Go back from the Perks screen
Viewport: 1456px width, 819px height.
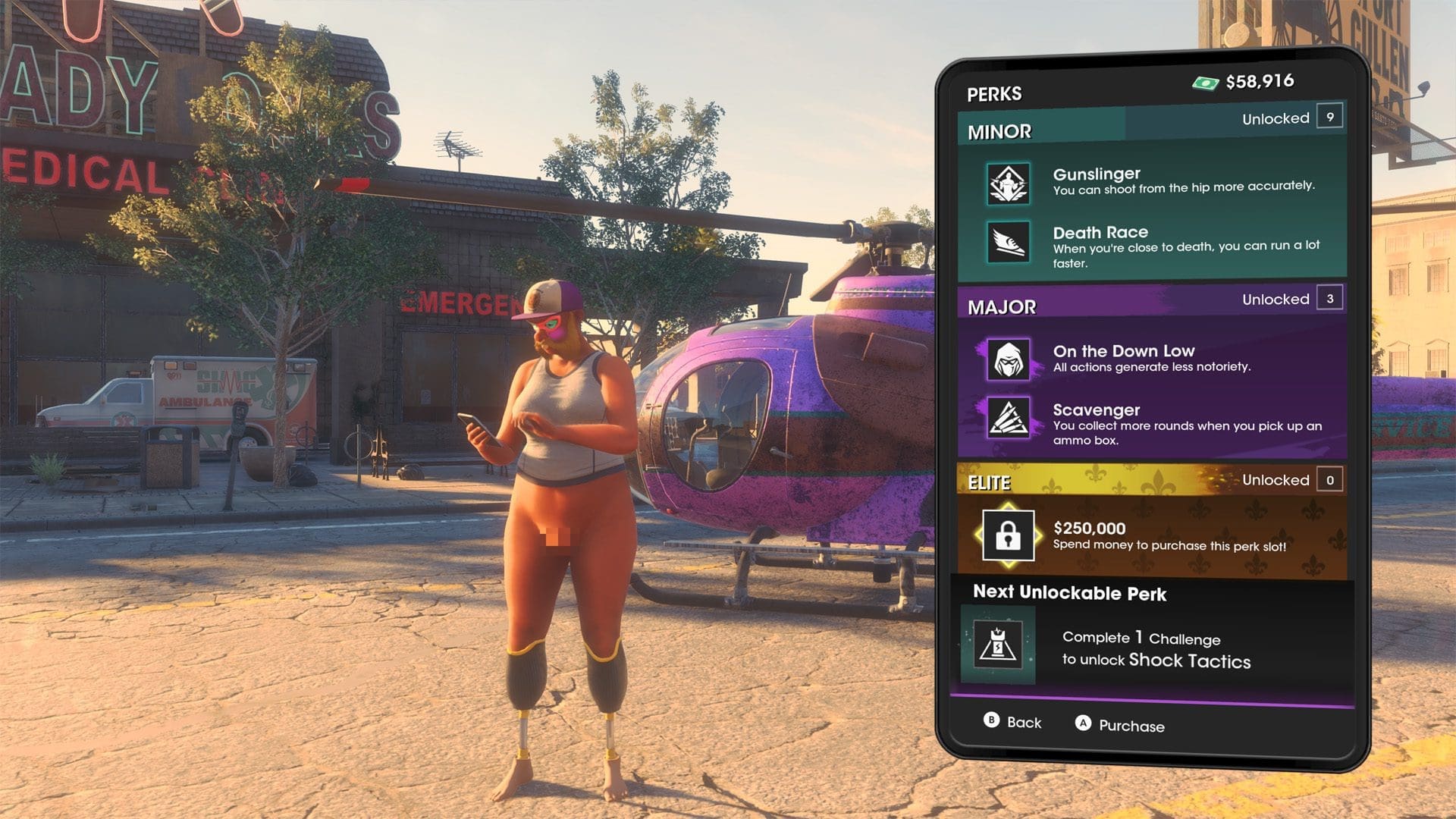(x=1012, y=722)
